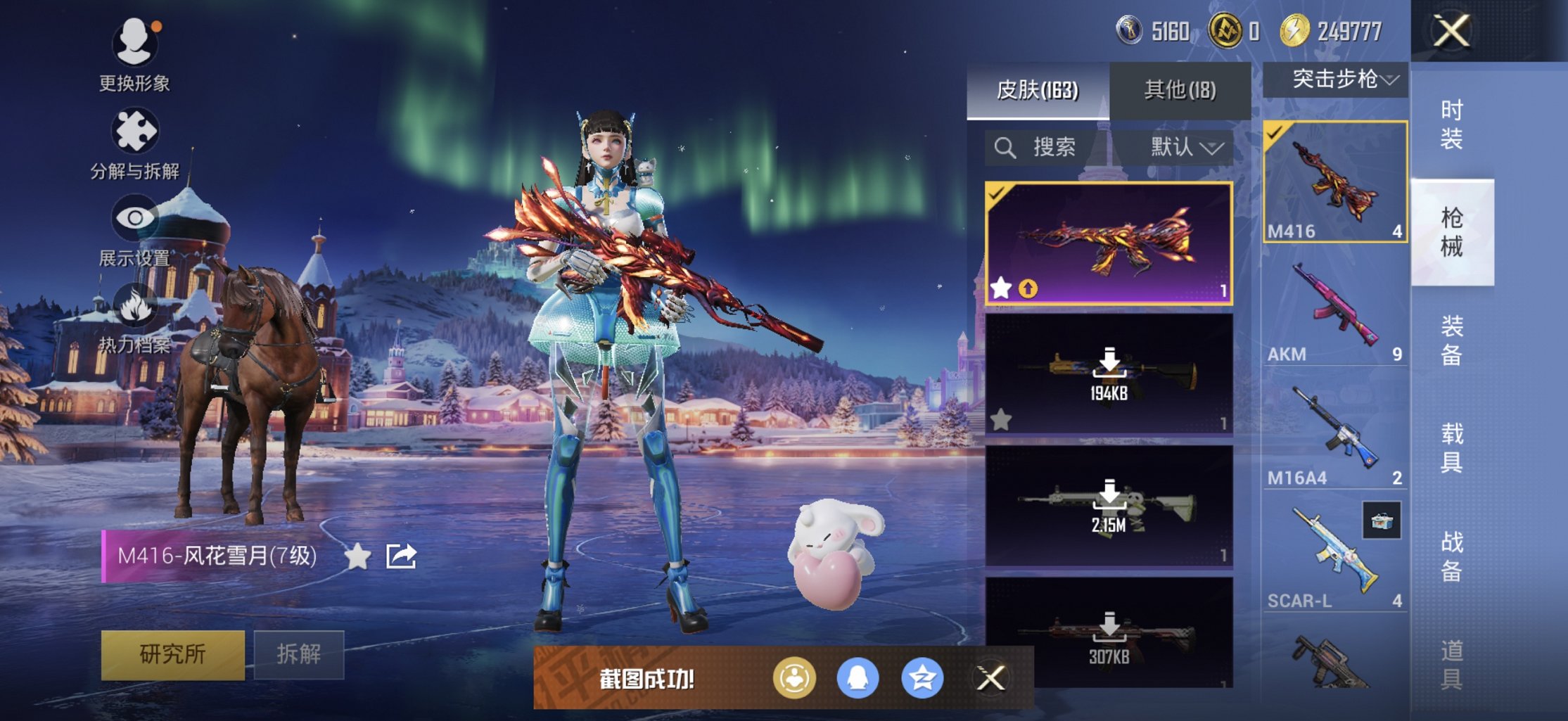
Task: Open the 载具 vehicle category
Action: (1452, 448)
